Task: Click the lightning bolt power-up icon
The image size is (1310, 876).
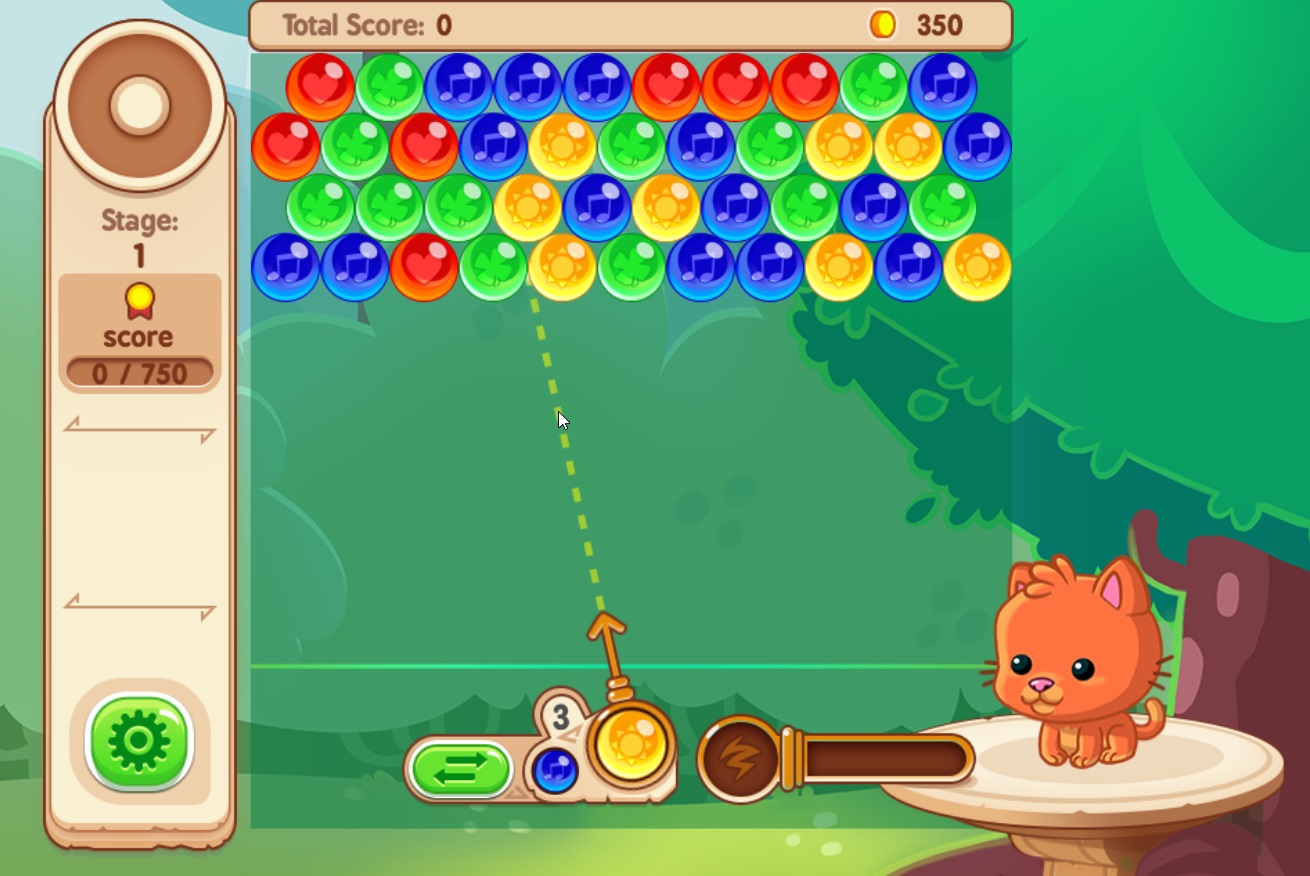Action: point(737,757)
